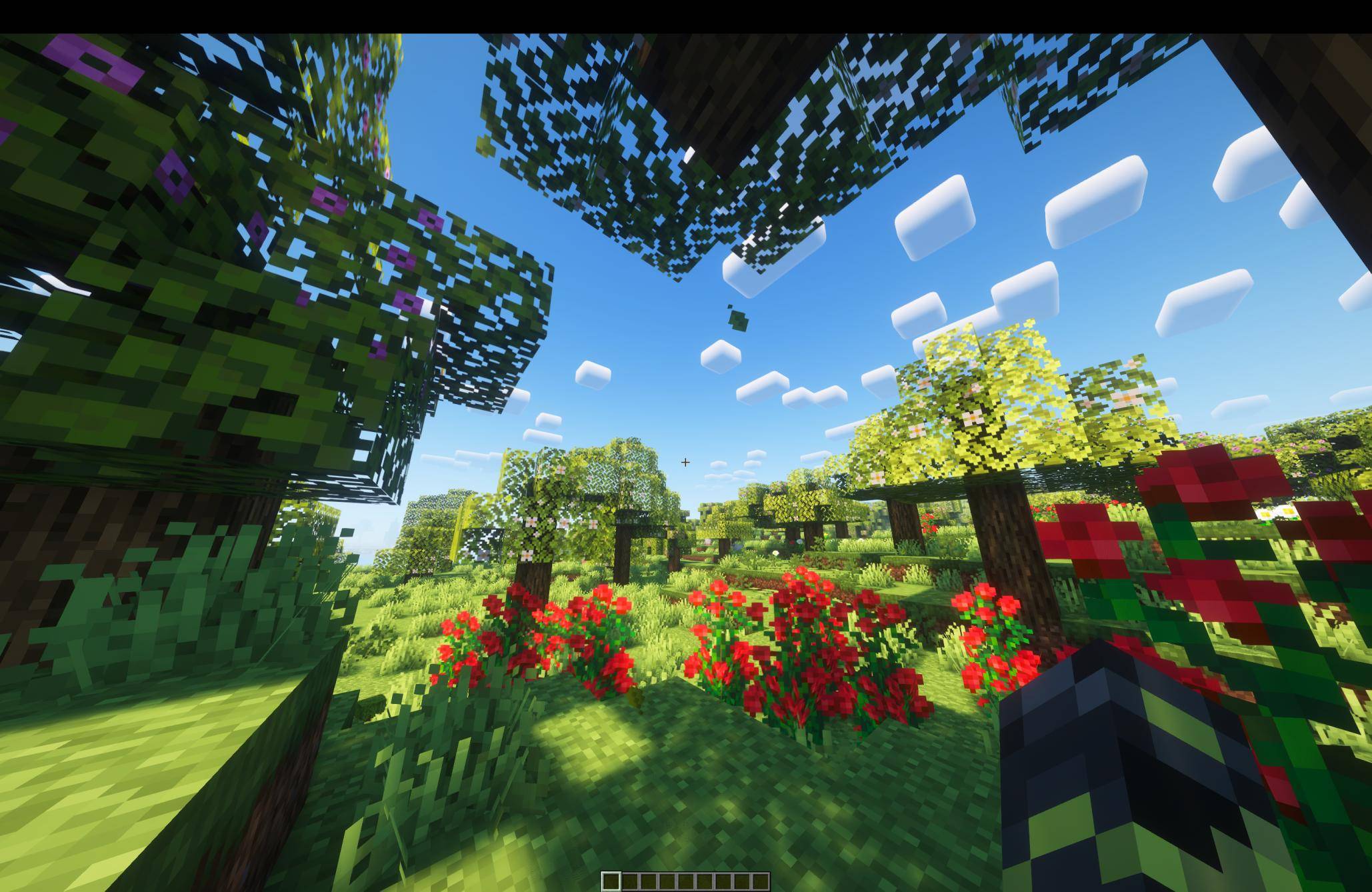Select the last hotbar slot
The width and height of the screenshot is (1372, 892).
tap(760, 880)
